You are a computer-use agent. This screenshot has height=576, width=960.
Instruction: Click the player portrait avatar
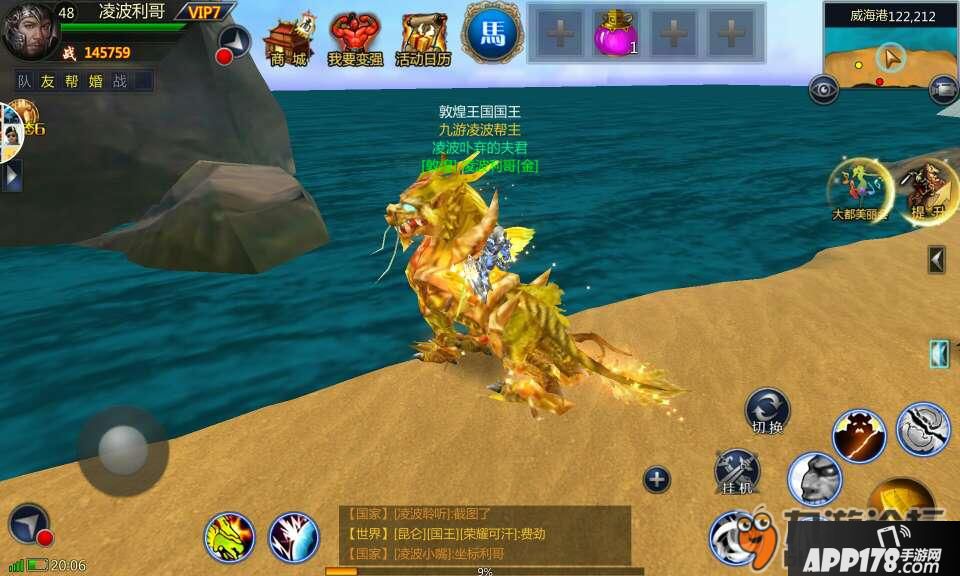pyautogui.click(x=30, y=30)
